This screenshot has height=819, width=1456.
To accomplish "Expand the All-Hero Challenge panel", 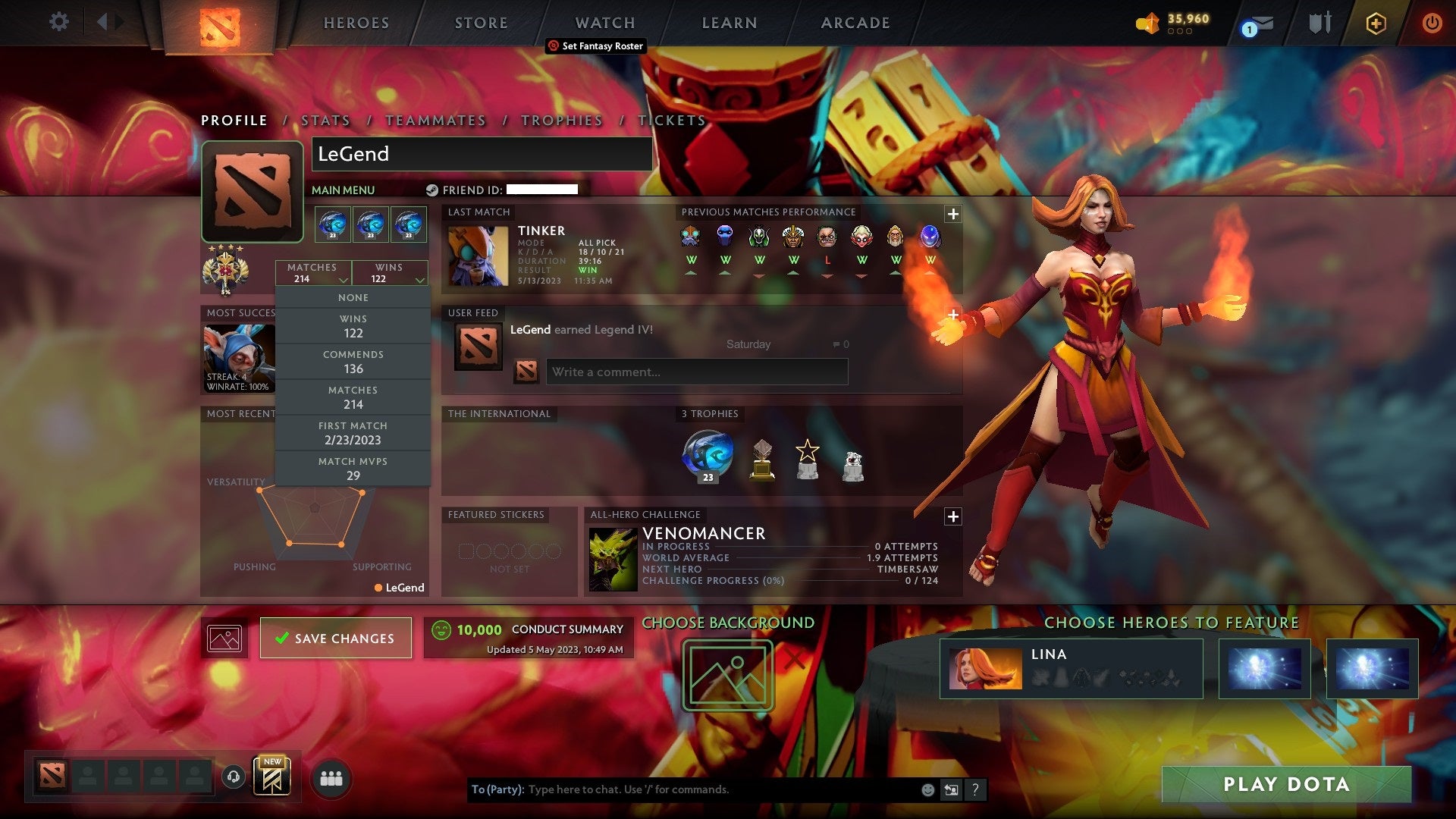I will 953,516.
